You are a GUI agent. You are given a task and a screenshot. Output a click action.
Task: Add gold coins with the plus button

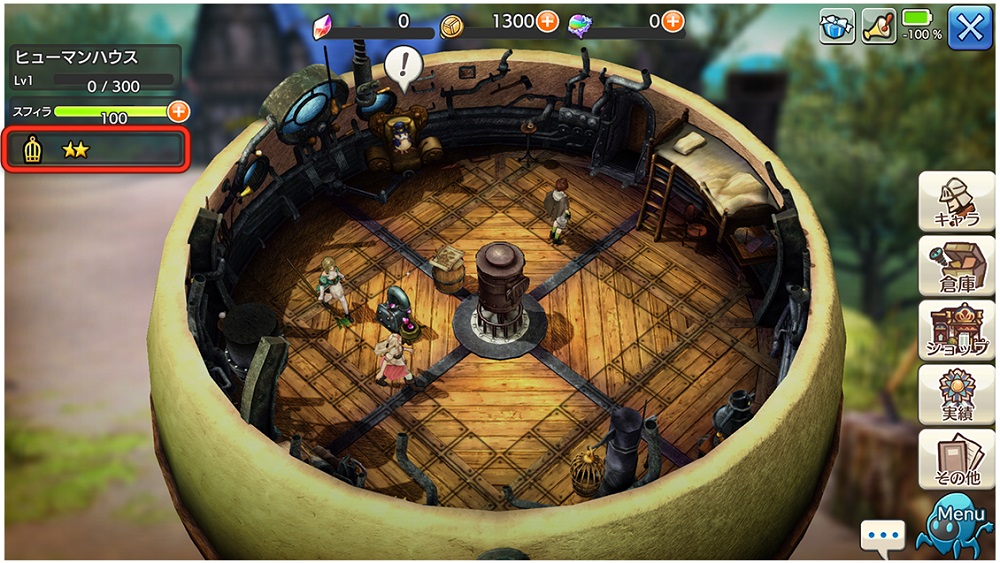(x=547, y=21)
